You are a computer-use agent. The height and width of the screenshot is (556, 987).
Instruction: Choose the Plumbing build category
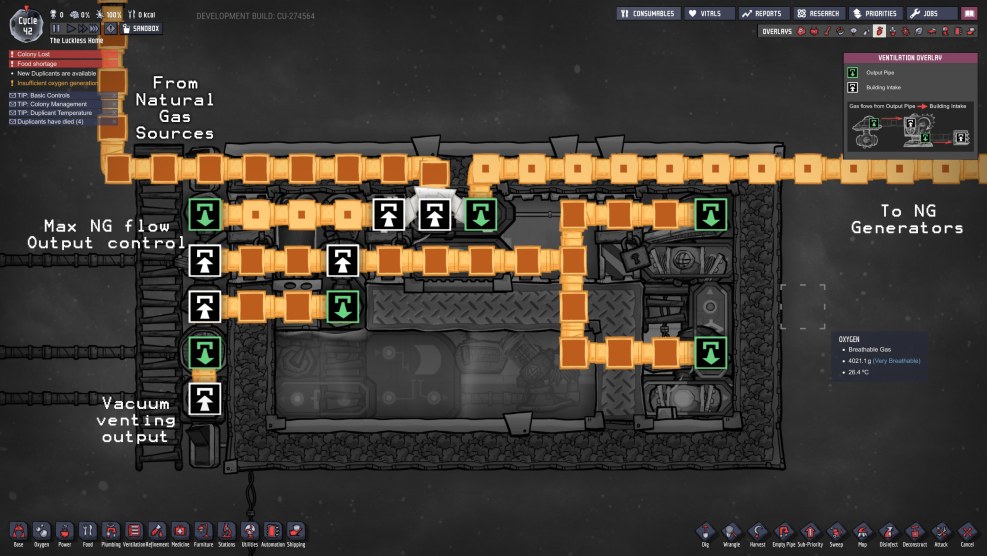110,532
